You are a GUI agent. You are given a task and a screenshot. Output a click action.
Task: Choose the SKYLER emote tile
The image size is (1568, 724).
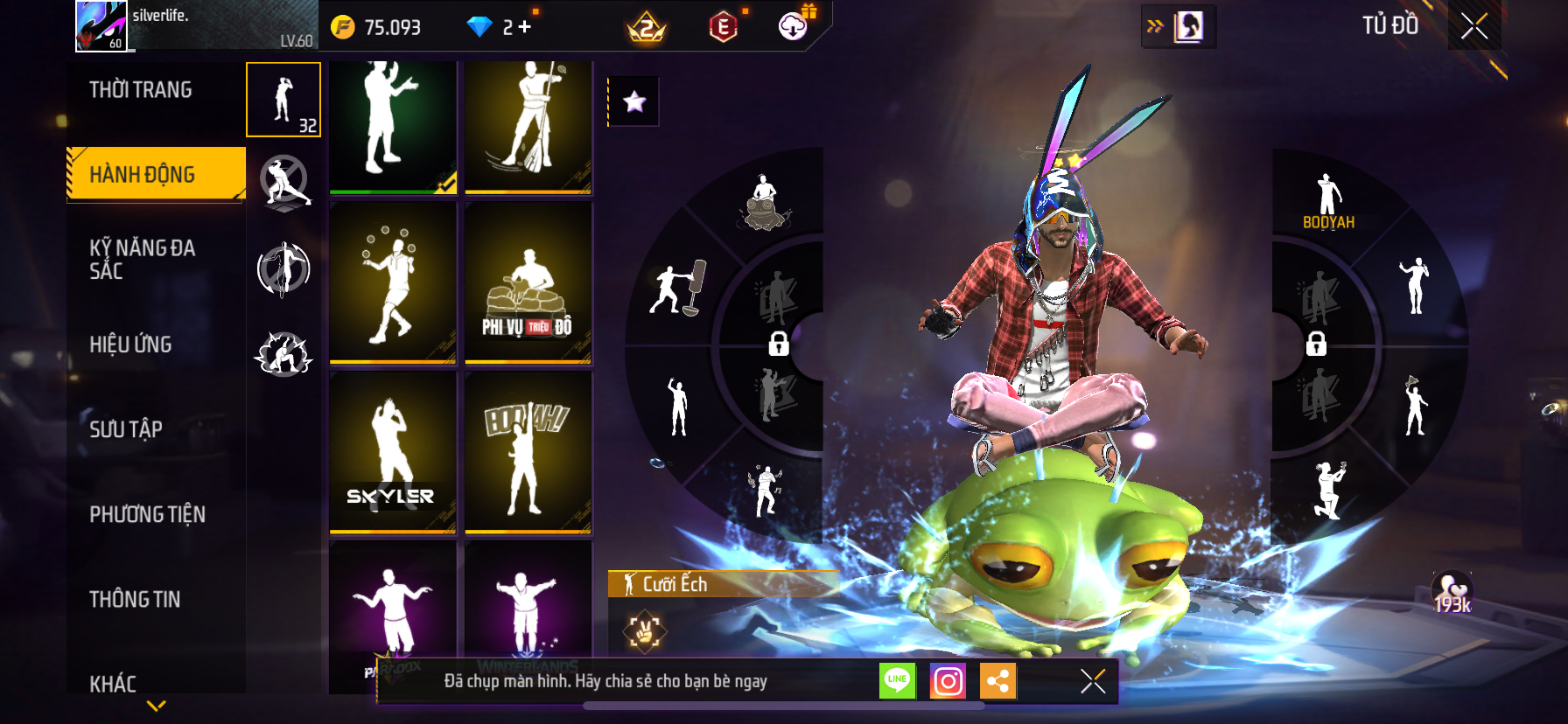392,452
